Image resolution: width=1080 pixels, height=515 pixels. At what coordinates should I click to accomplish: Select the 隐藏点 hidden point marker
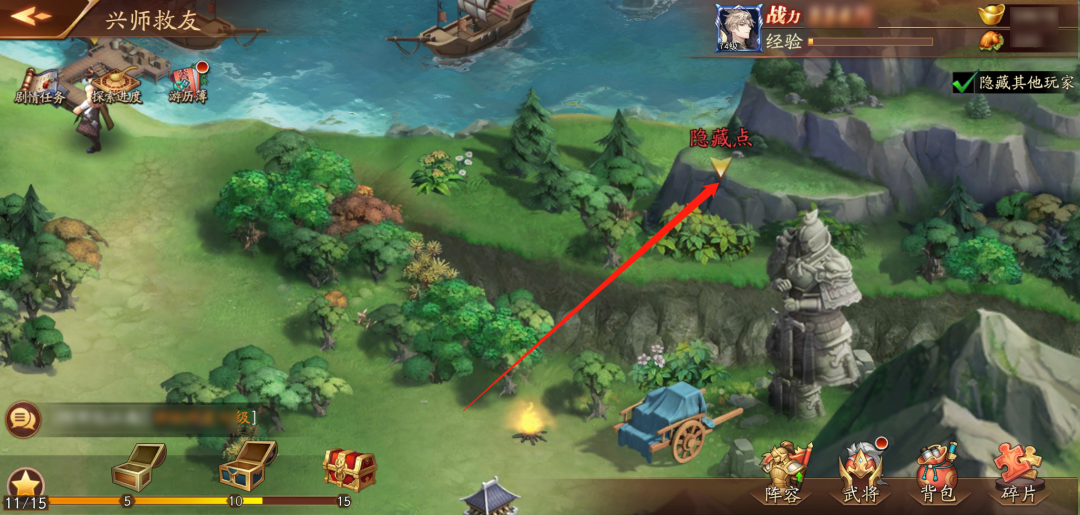720,167
